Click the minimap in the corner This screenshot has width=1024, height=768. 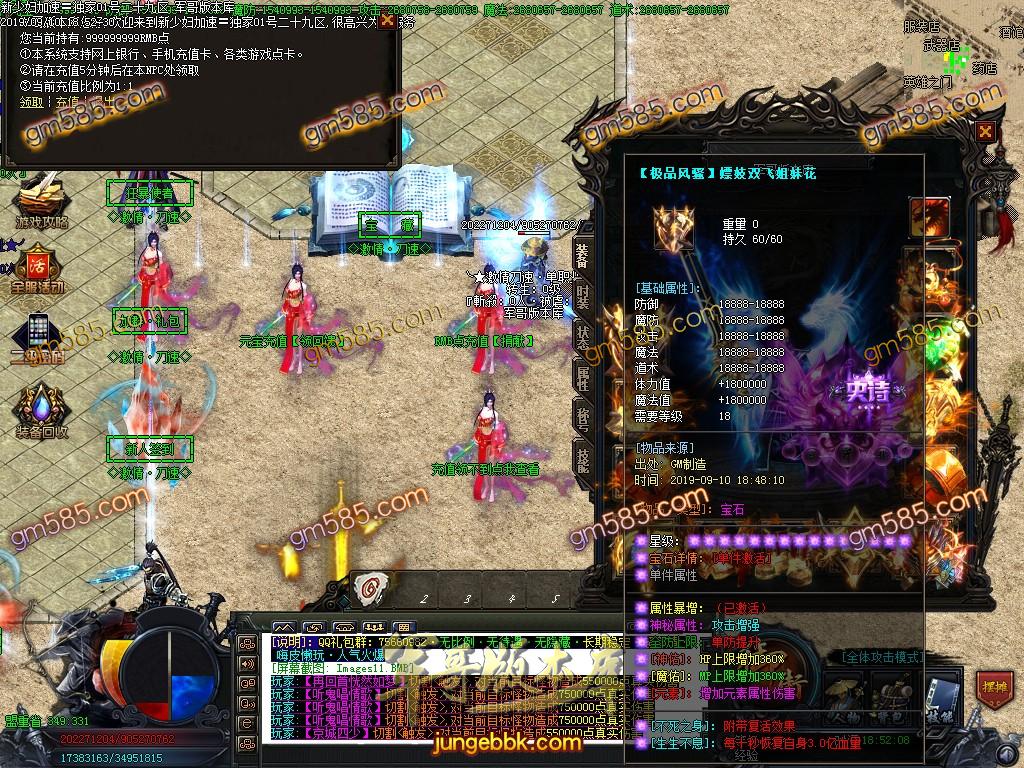(962, 45)
